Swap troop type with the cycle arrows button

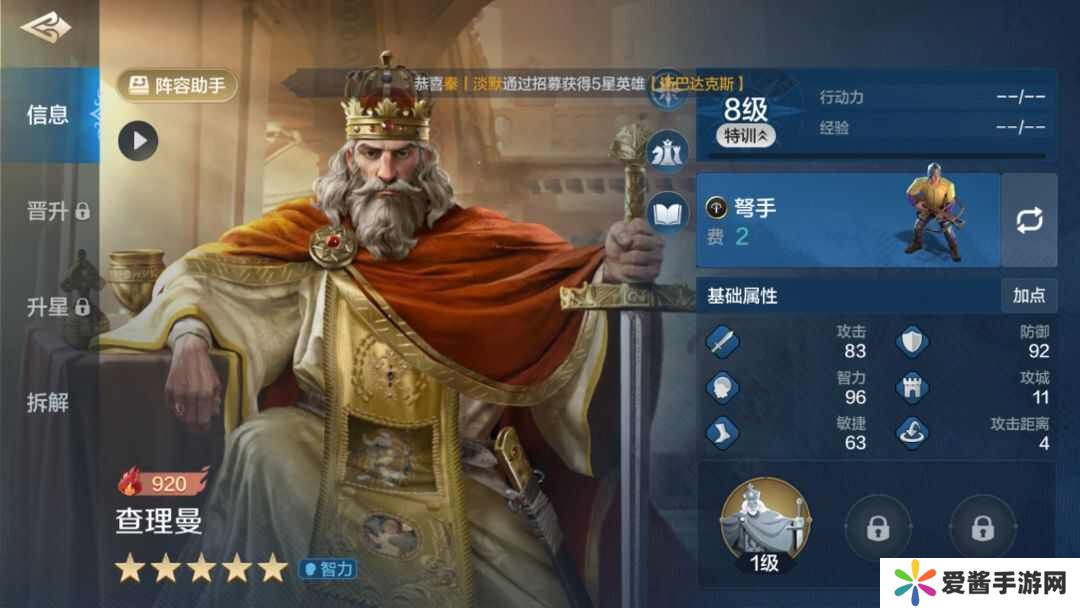click(x=1029, y=221)
